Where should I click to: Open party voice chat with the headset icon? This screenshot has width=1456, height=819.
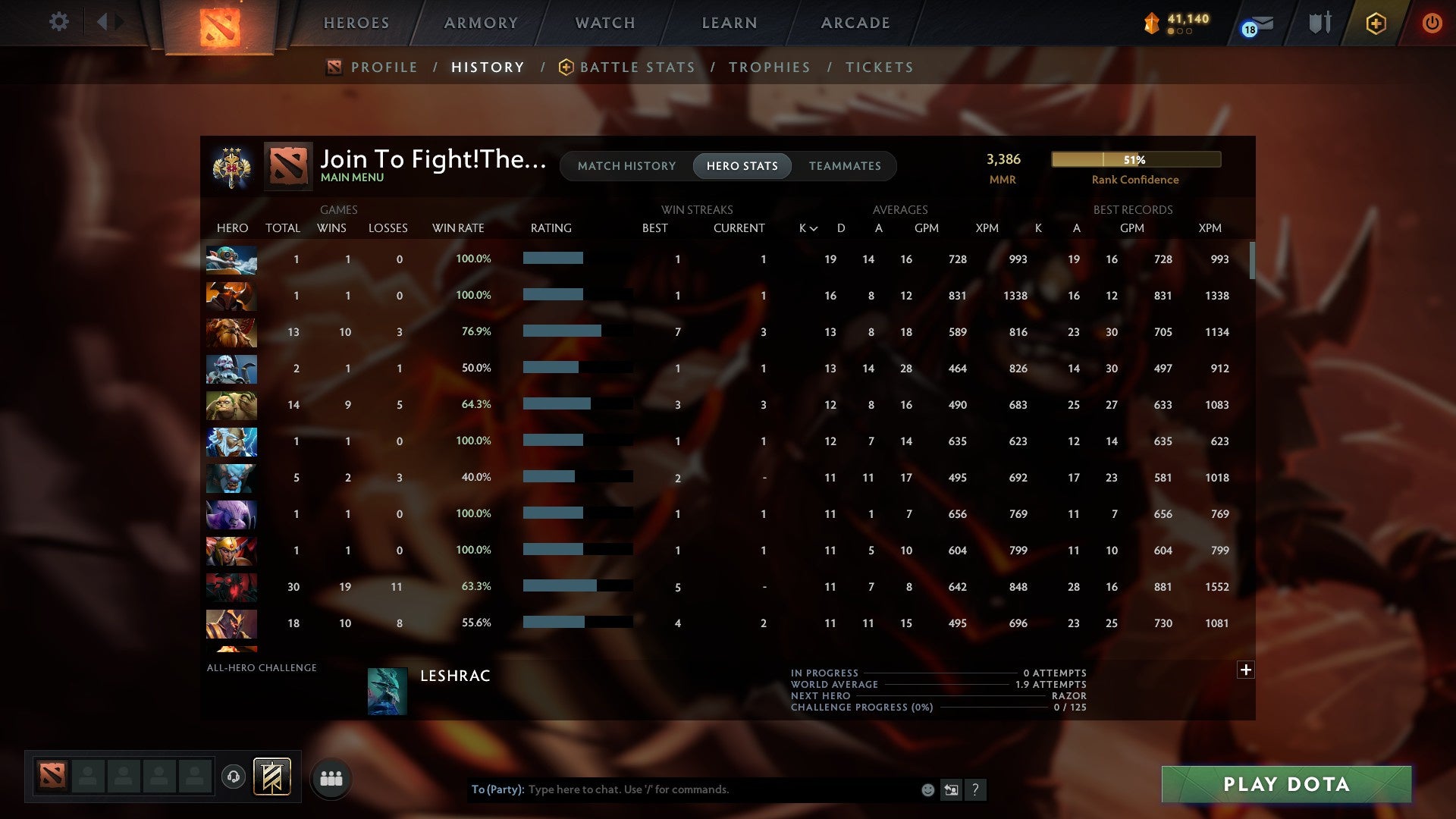(x=234, y=777)
